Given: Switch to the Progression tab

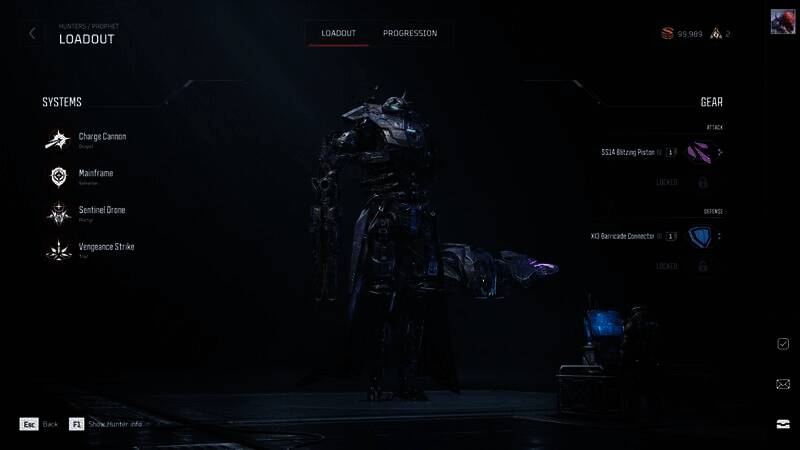Looking at the screenshot, I should [x=410, y=33].
